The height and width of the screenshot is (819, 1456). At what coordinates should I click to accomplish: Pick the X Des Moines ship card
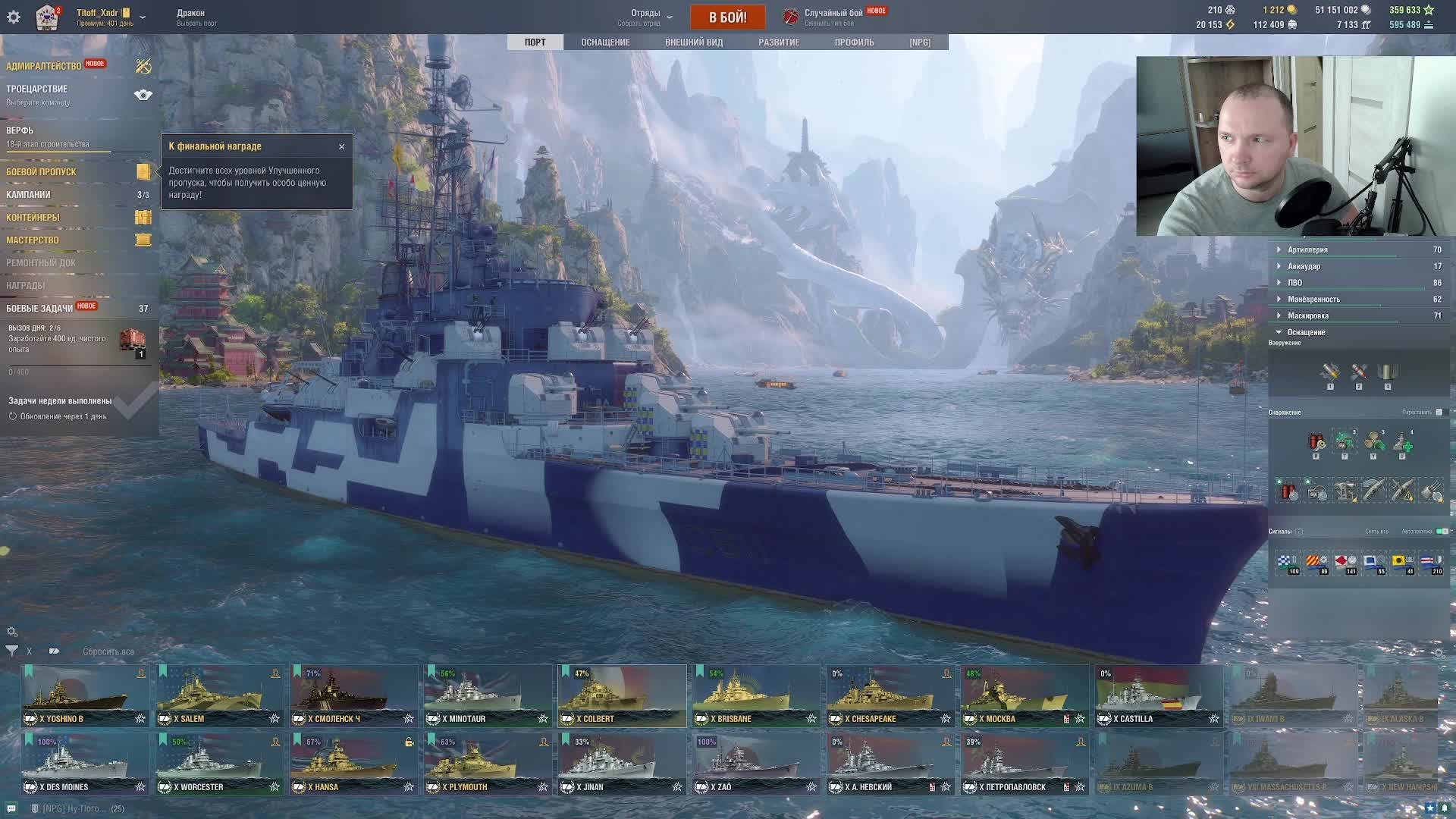(x=84, y=764)
